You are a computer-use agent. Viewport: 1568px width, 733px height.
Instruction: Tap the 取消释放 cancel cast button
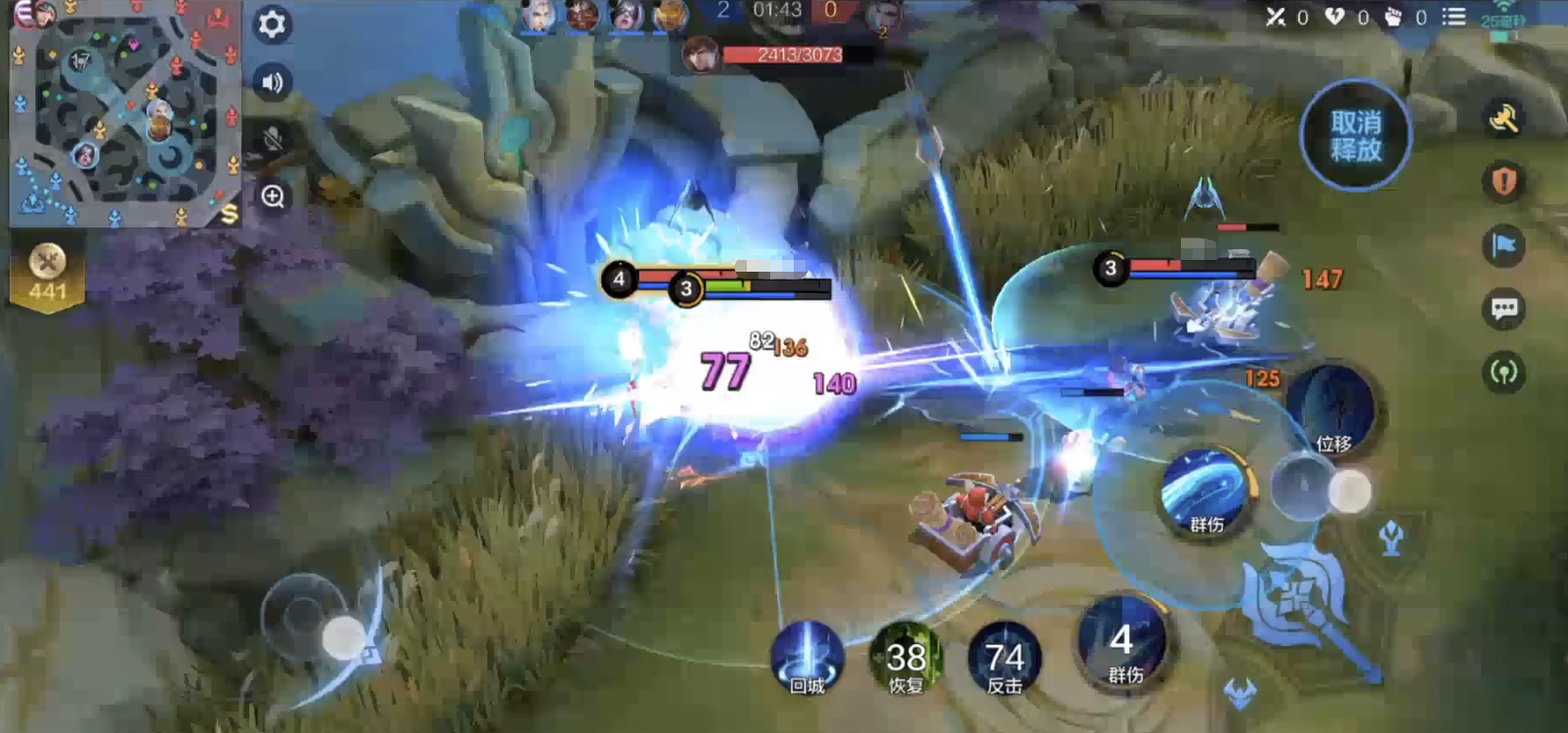[x=1355, y=136]
